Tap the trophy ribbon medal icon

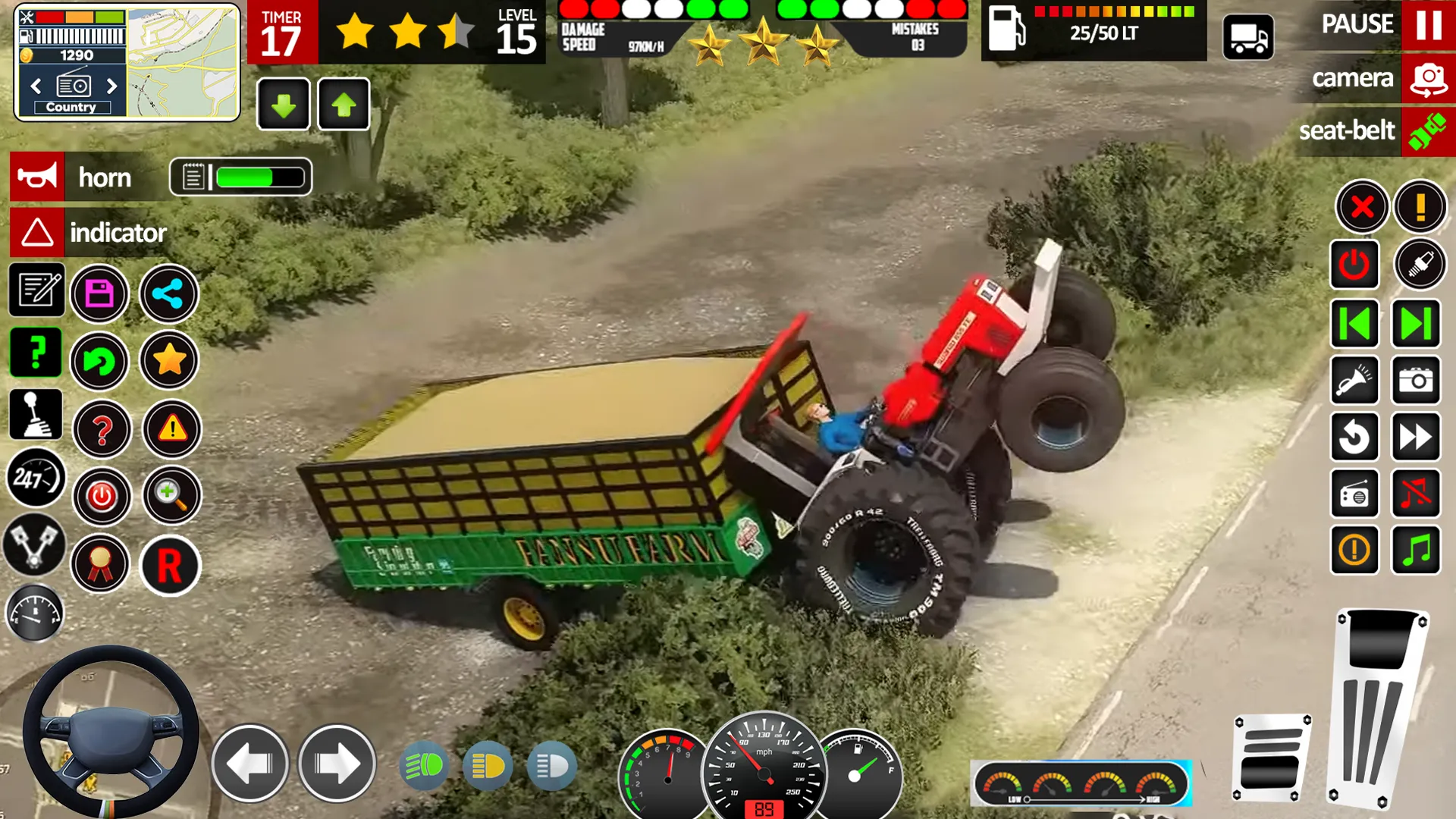click(99, 563)
